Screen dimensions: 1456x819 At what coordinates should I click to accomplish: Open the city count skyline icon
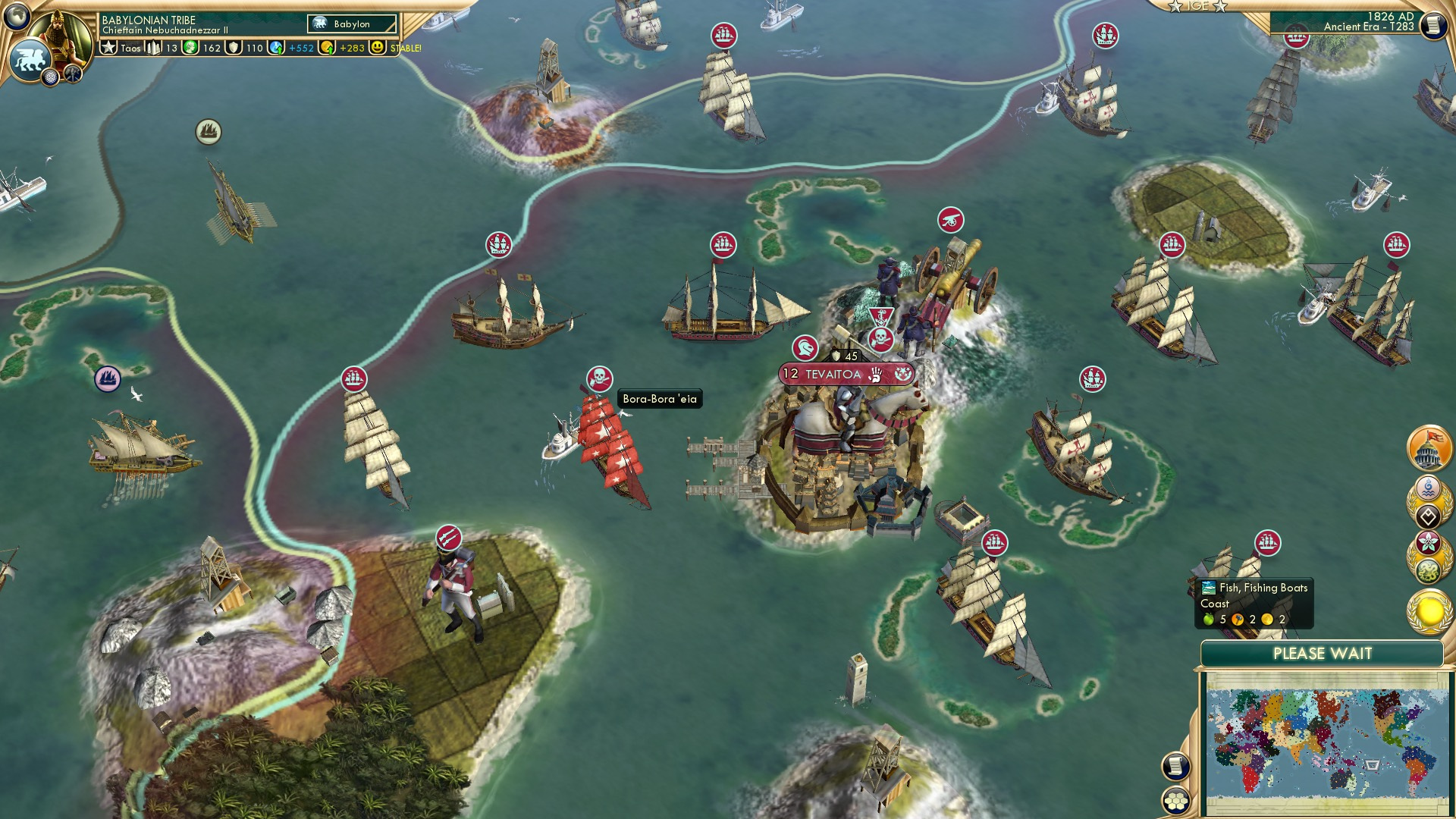(155, 48)
